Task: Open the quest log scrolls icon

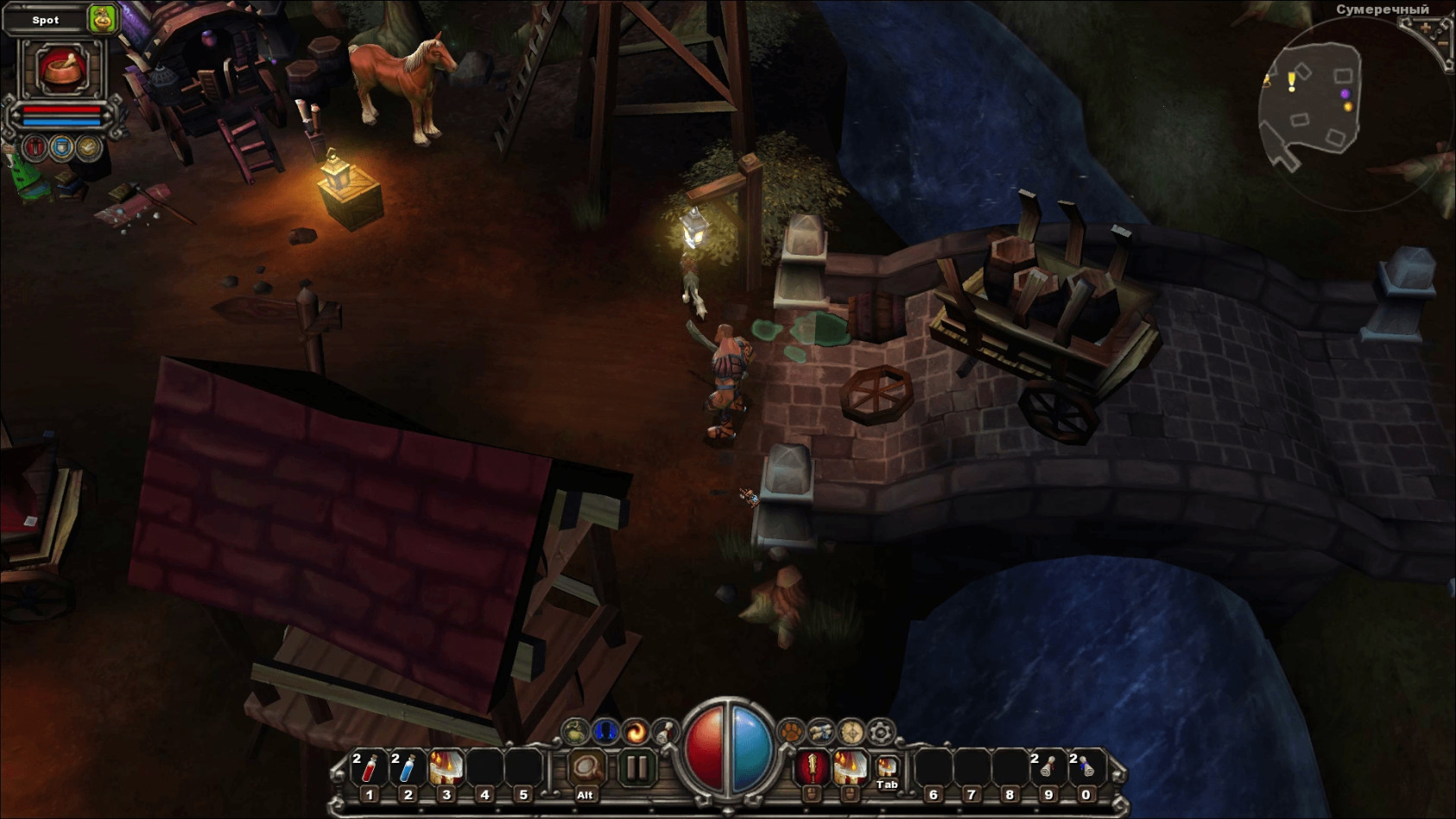Action: pos(820,733)
